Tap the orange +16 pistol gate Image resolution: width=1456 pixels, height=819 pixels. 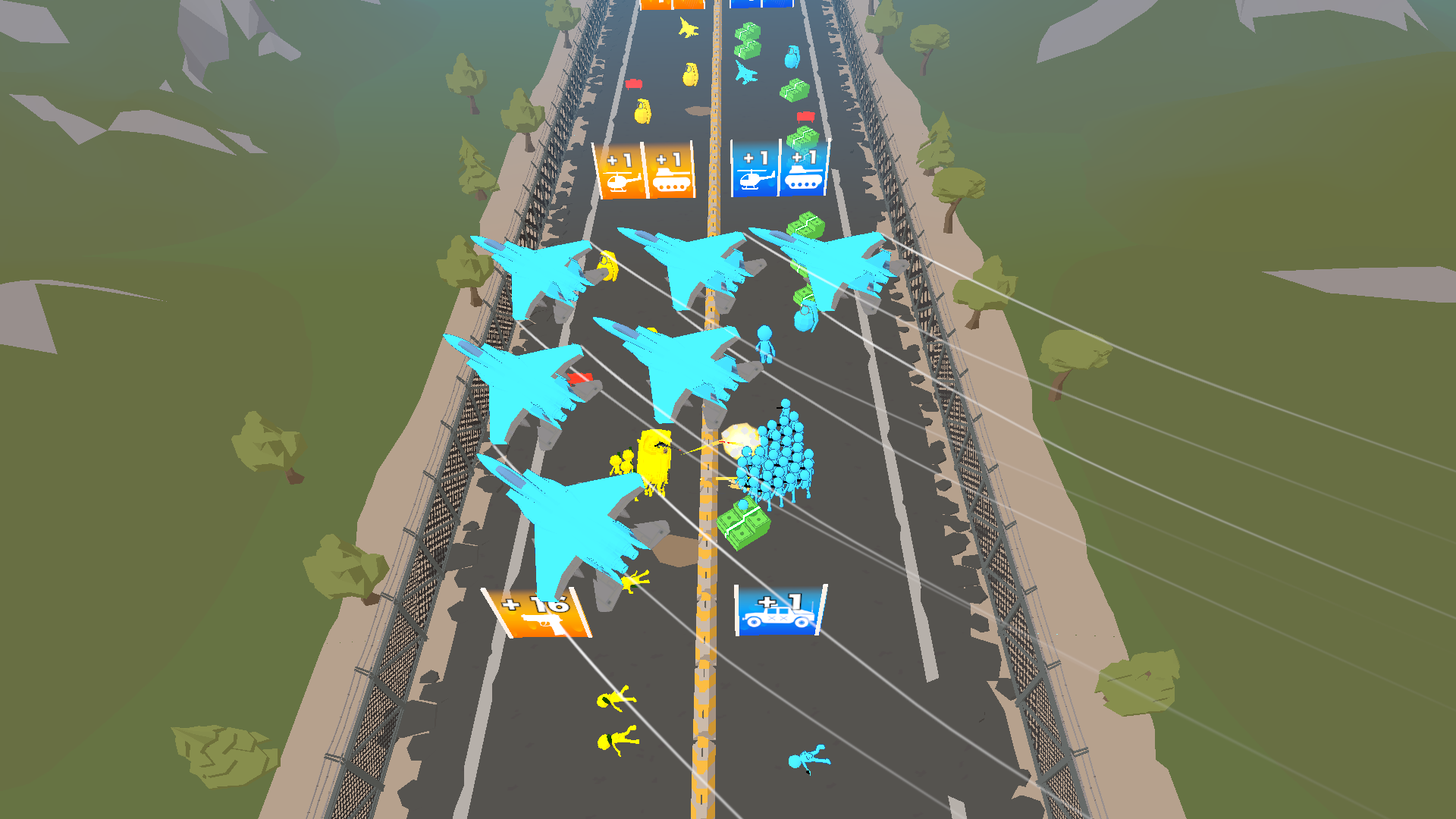point(538,610)
